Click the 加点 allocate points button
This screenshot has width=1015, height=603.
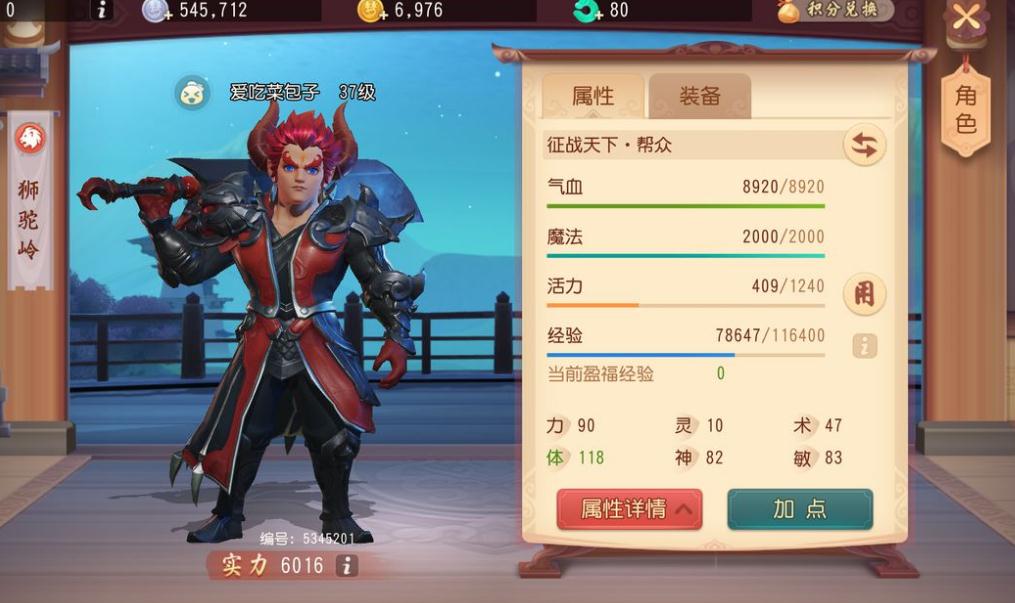[800, 509]
